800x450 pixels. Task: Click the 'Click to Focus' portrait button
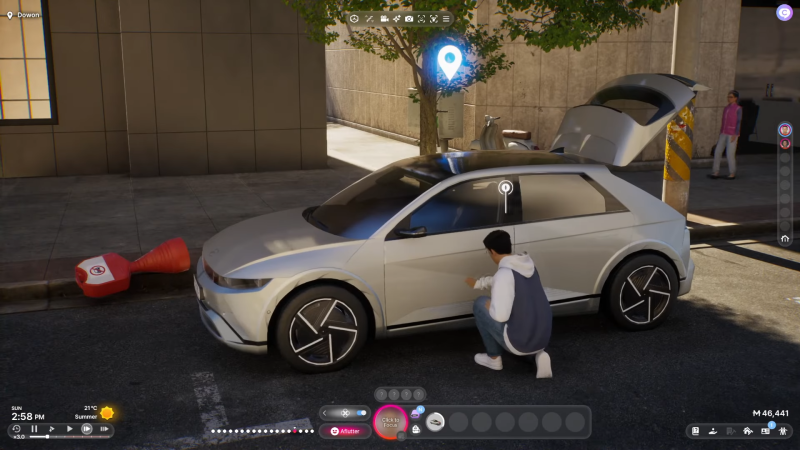[390, 422]
